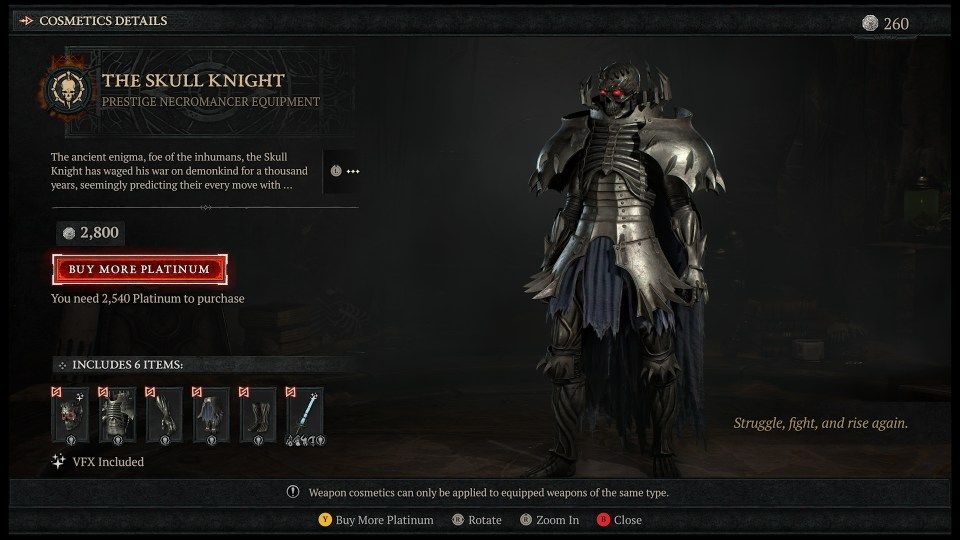The width and height of the screenshot is (960, 540).
Task: Choose the glowing sword weapon cosmetic
Action: click(303, 415)
